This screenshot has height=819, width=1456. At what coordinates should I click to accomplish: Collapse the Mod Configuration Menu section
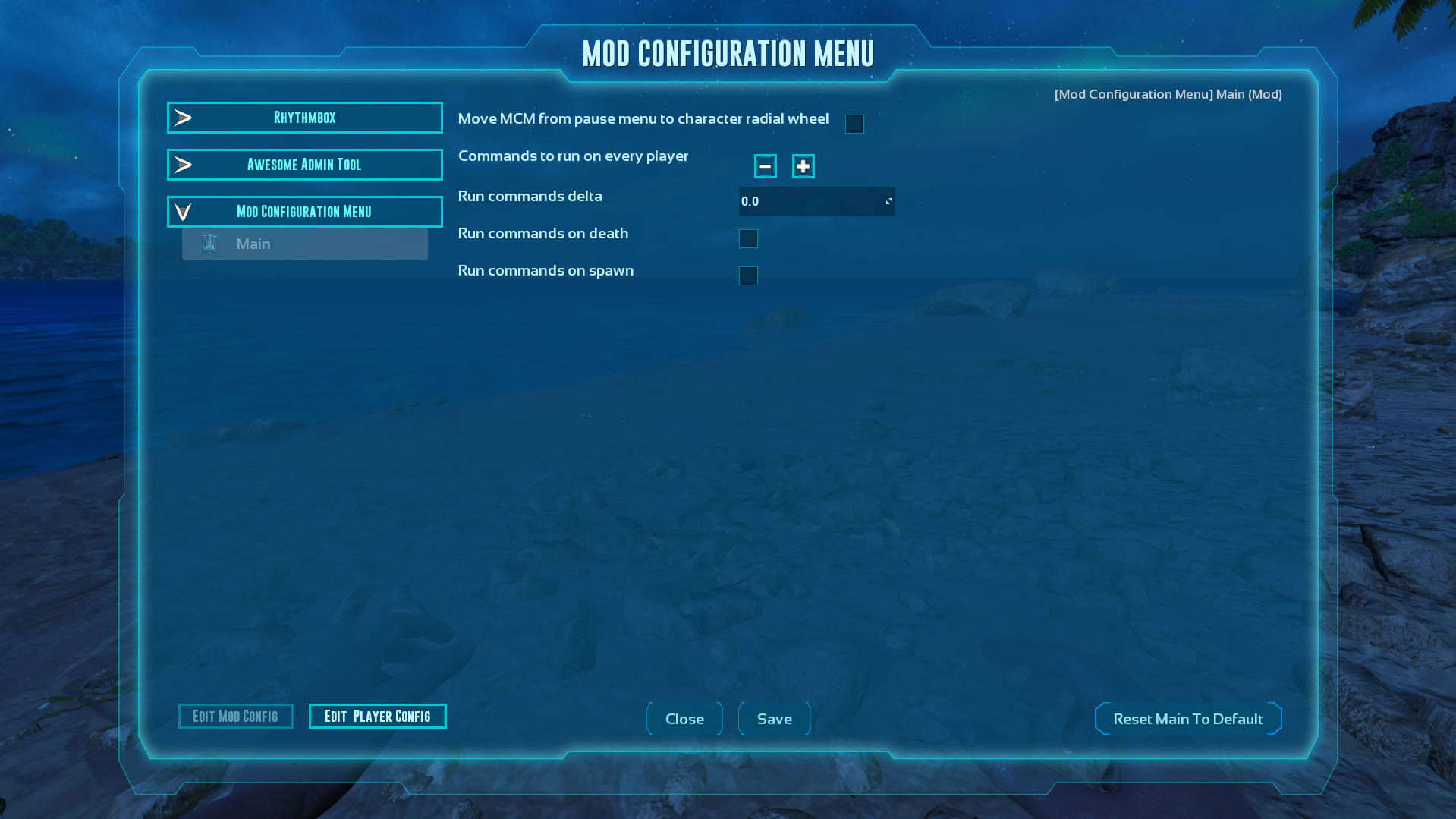pyautogui.click(x=304, y=212)
